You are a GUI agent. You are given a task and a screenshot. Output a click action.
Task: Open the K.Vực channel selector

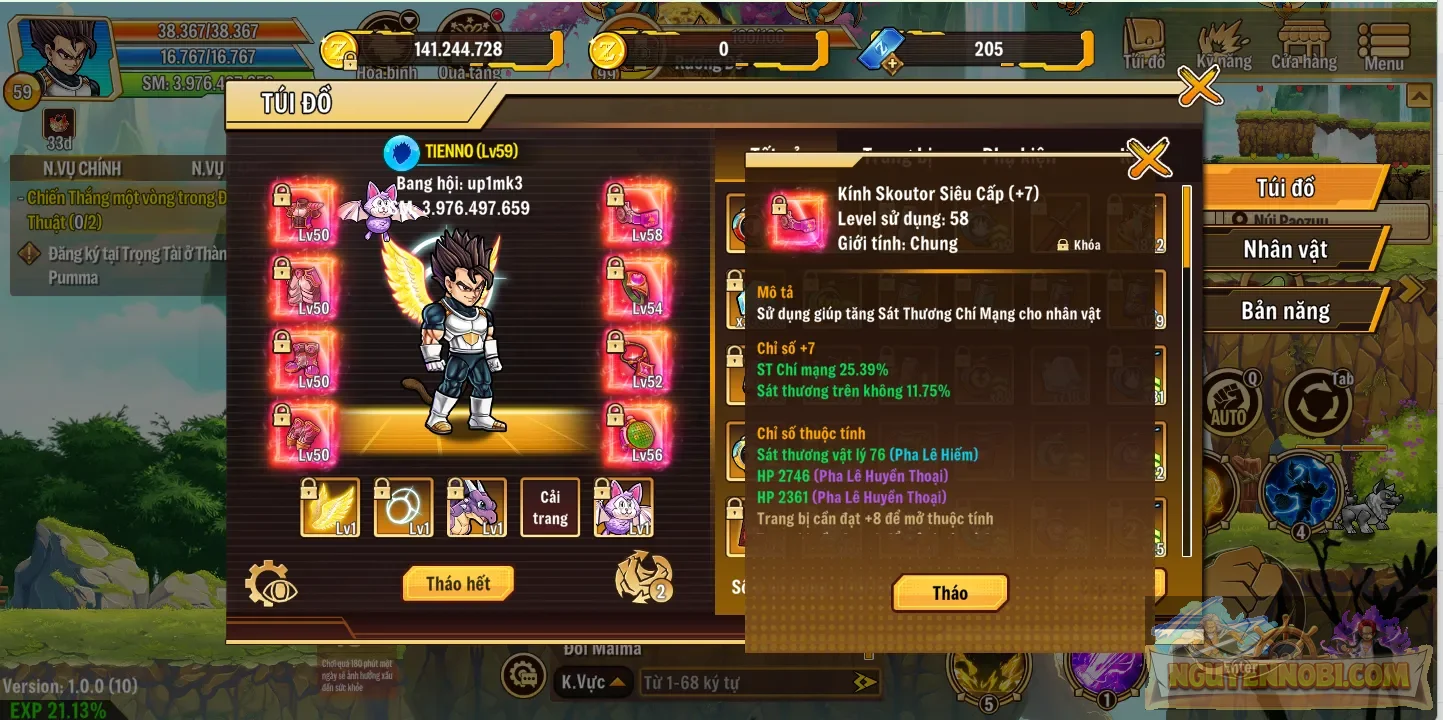(x=591, y=681)
